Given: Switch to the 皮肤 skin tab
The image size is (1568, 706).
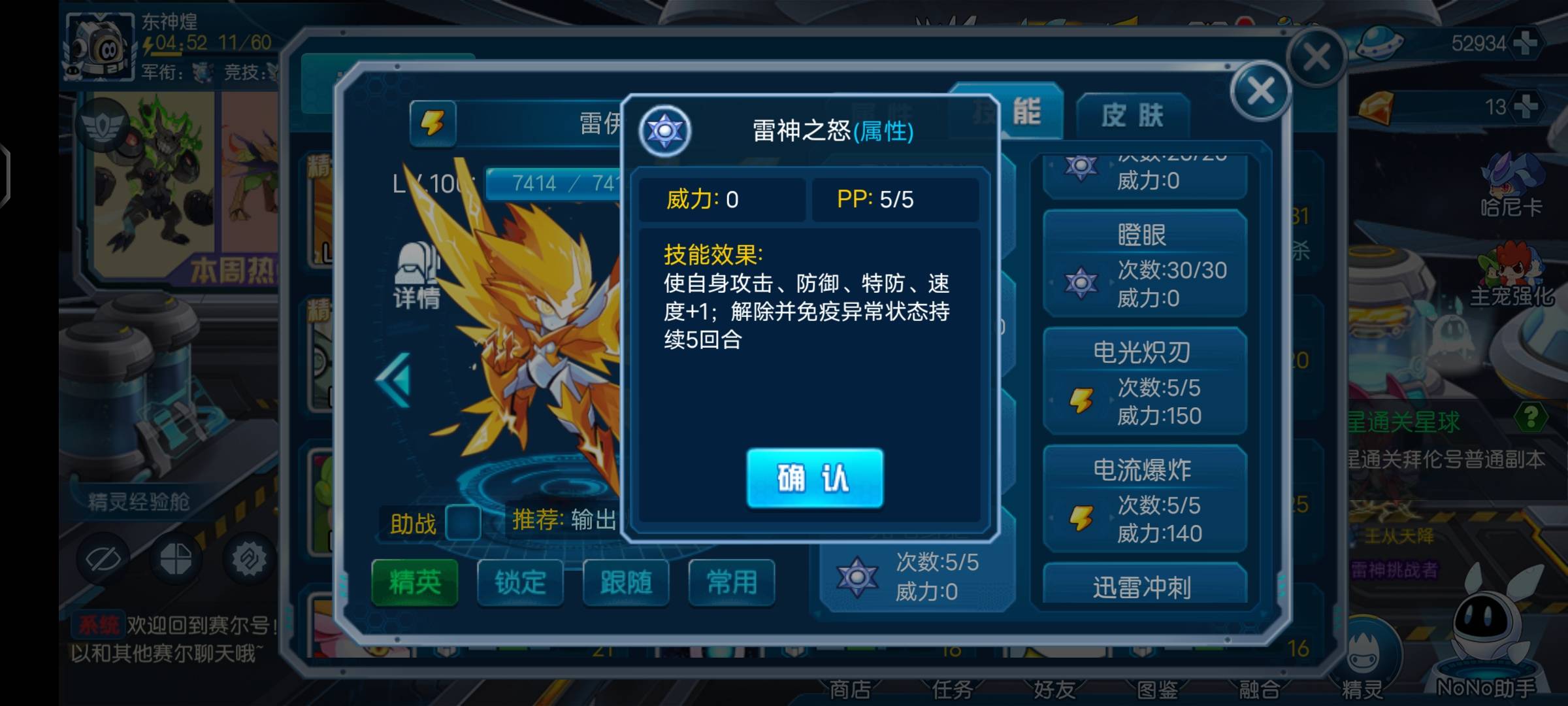Looking at the screenshot, I should [x=1132, y=113].
